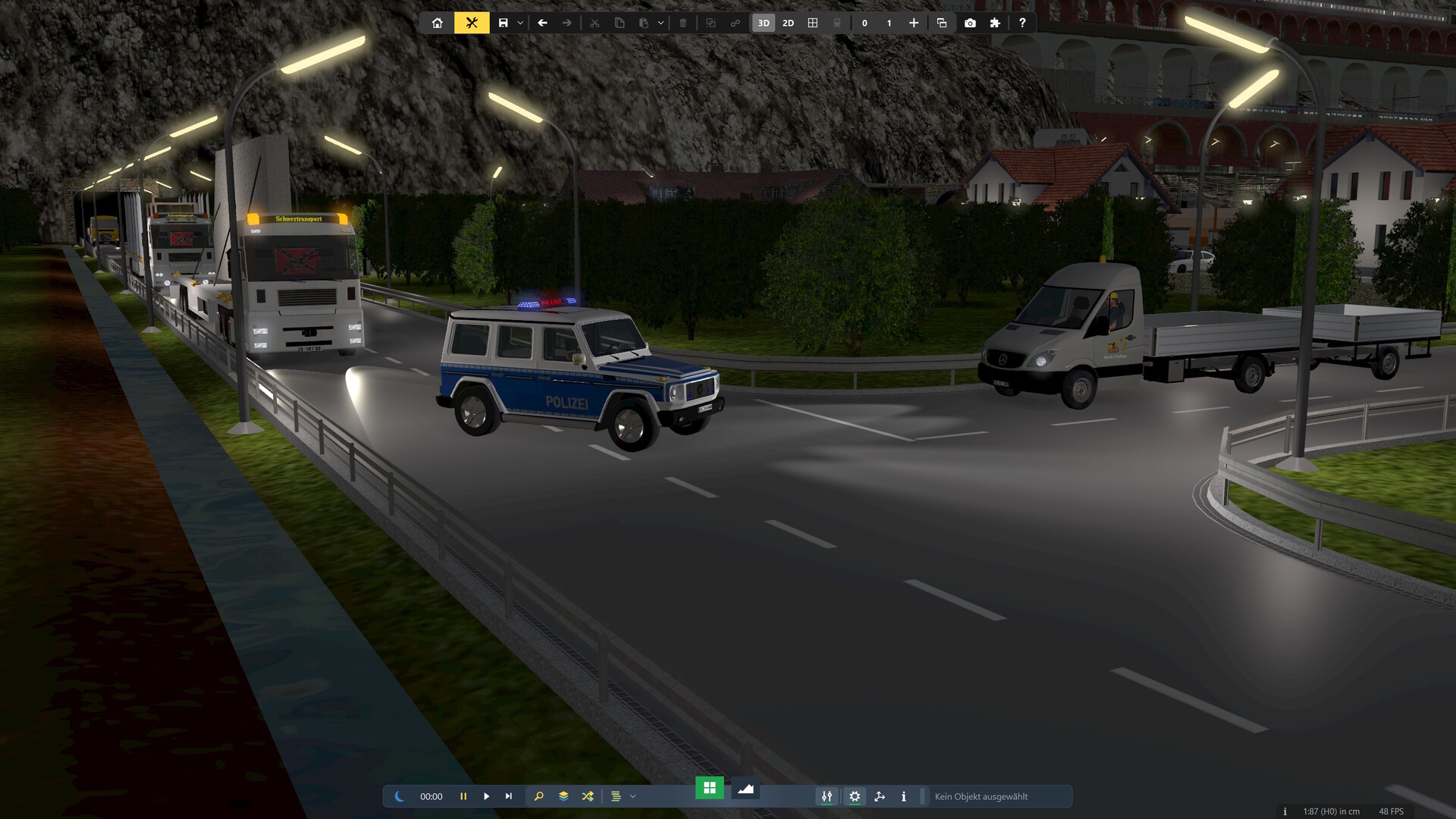
Task: Open help with the question mark
Action: pyautogui.click(x=1022, y=23)
